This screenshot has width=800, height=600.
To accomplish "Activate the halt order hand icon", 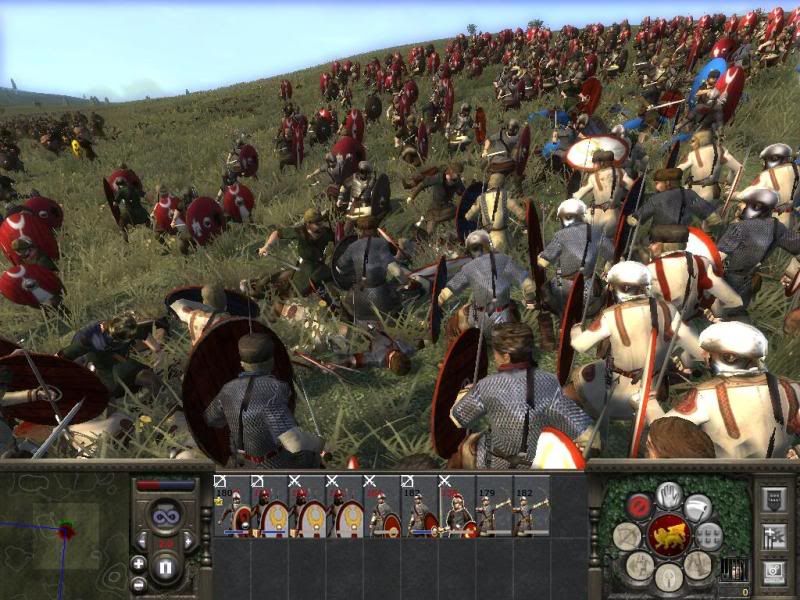I will pos(669,495).
